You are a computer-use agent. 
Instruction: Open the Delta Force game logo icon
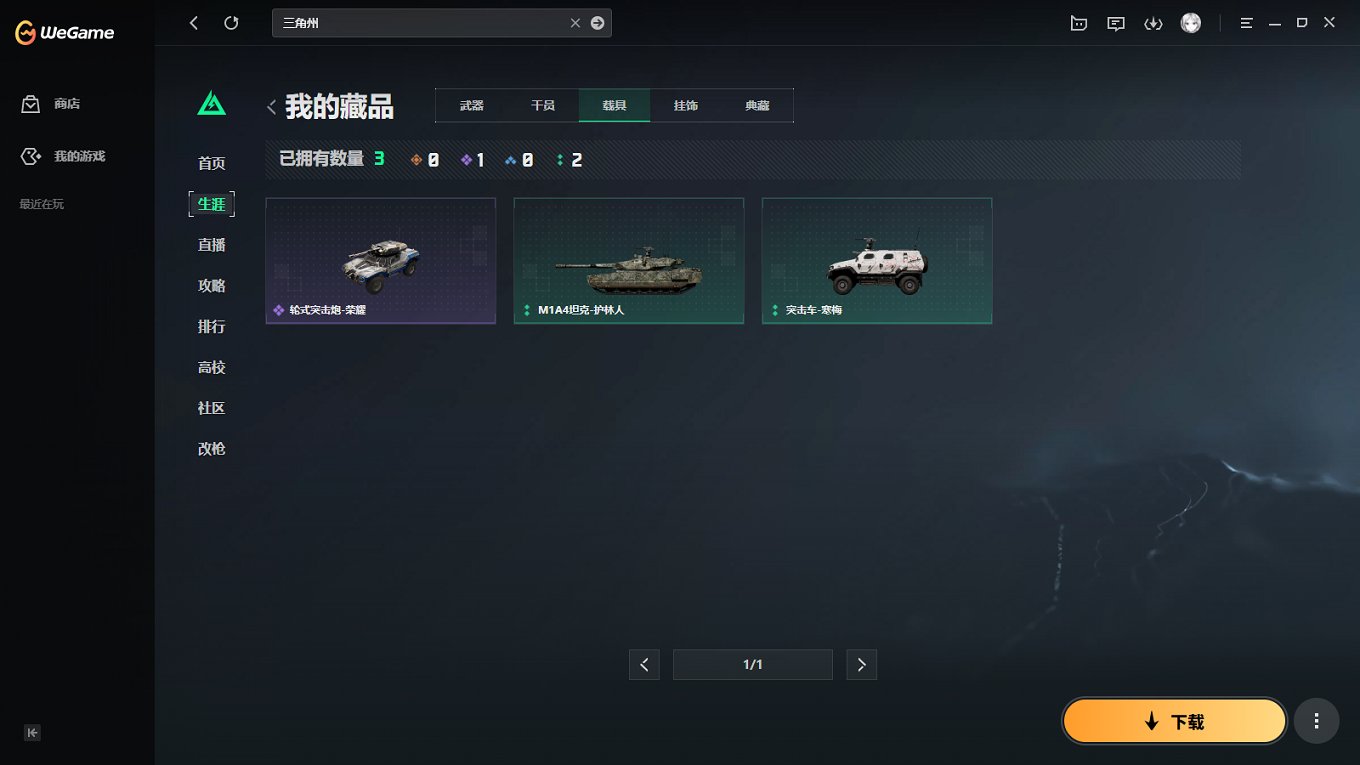pos(211,101)
